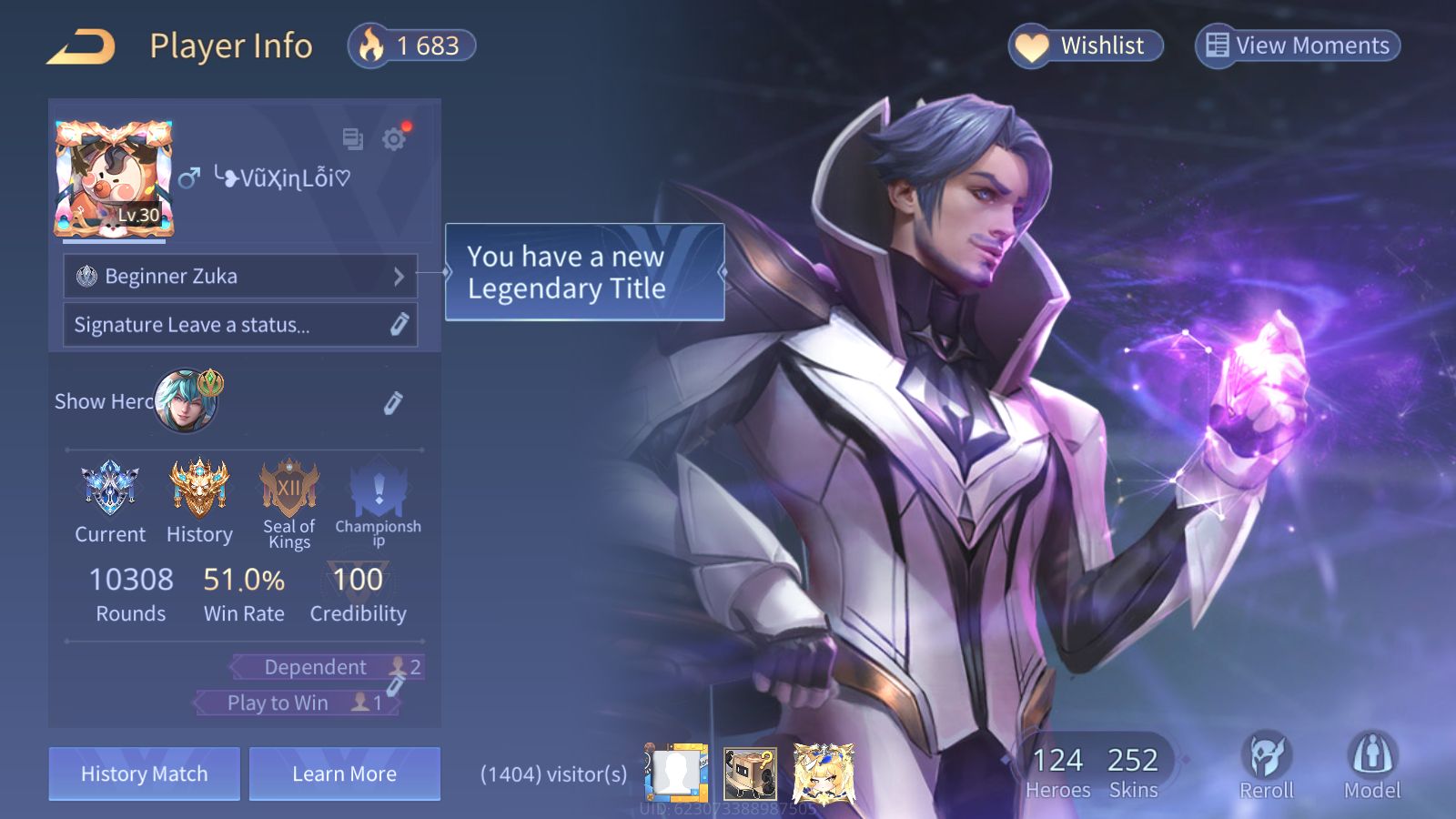Screen dimensions: 1456x819
Task: Open View Moments
Action: (x=1298, y=45)
